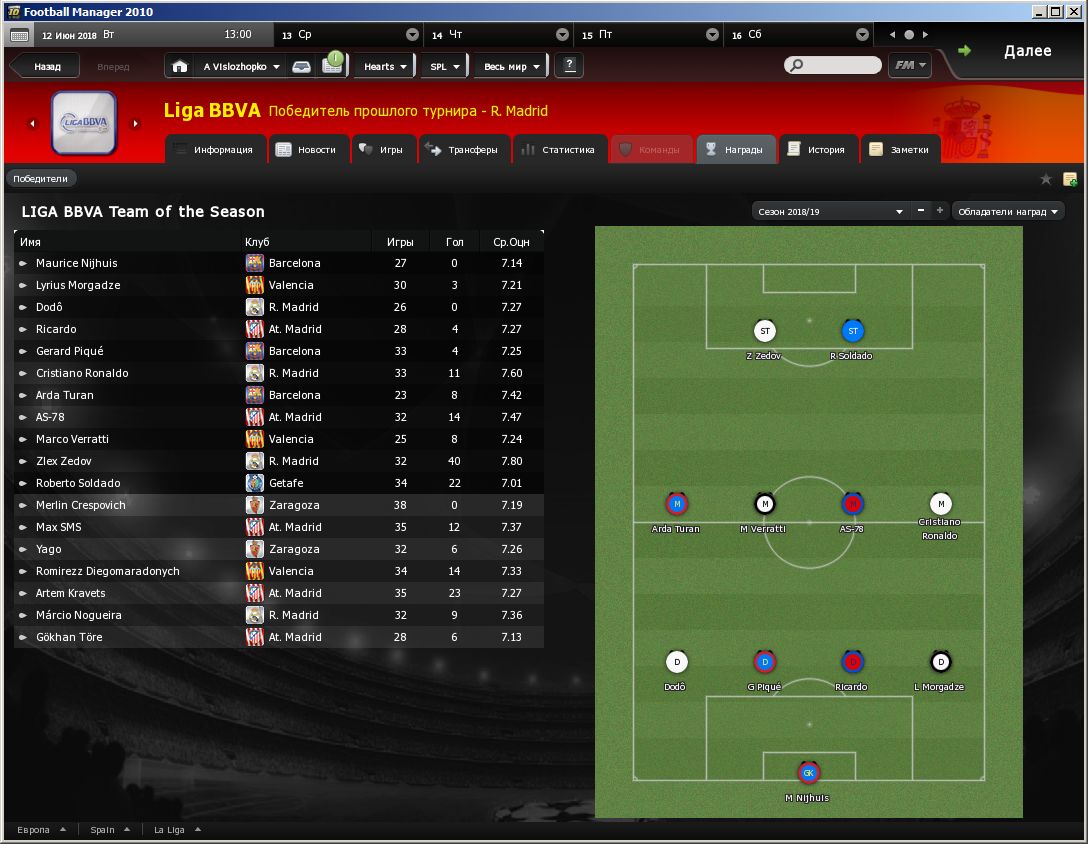Open the Информация tab
The image size is (1088, 844).
215,150
